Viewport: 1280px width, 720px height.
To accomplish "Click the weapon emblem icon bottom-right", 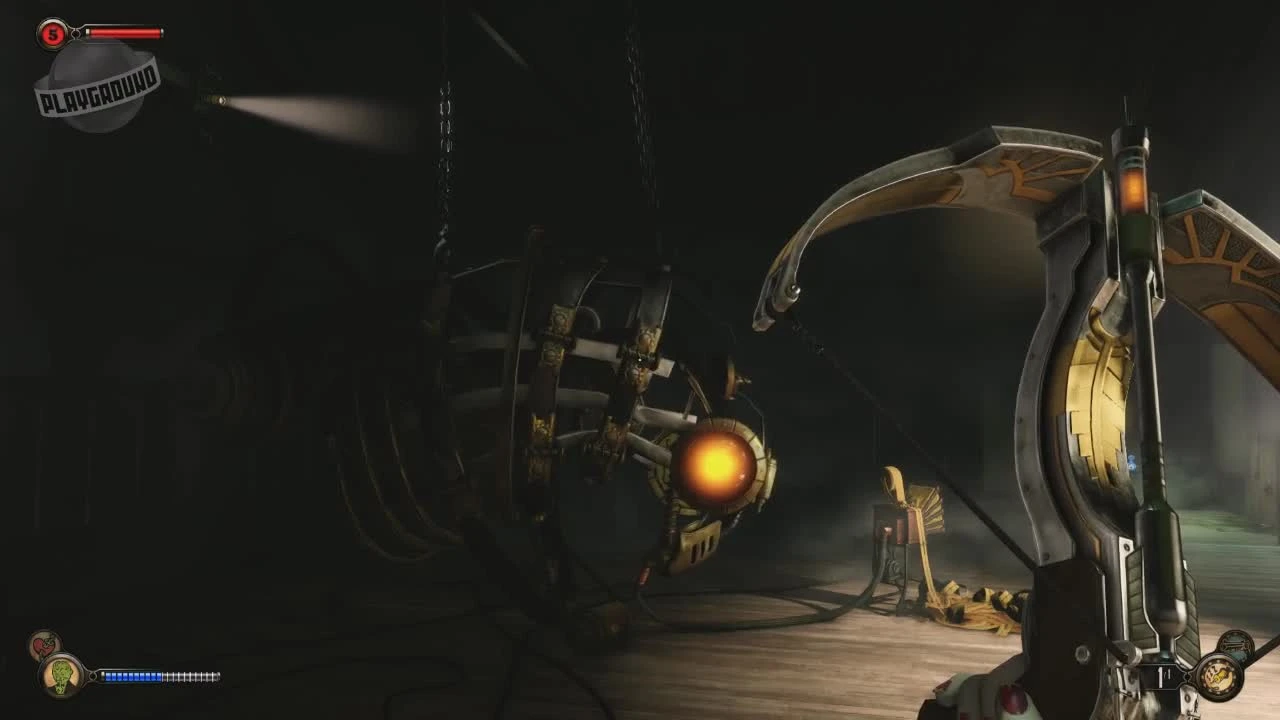I will pyautogui.click(x=1222, y=678).
